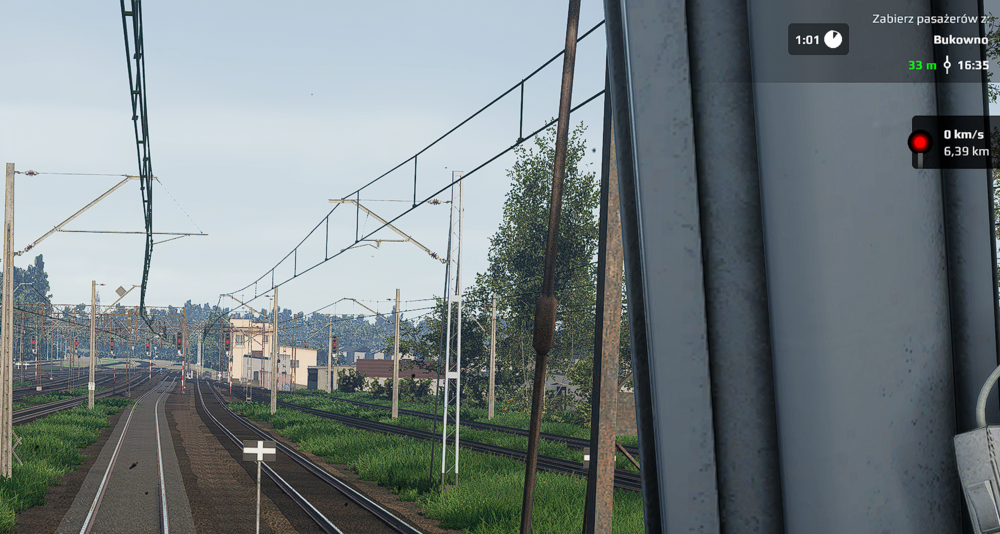Click the red signal indicator icon
This screenshot has height=534, width=1000.
point(919,142)
